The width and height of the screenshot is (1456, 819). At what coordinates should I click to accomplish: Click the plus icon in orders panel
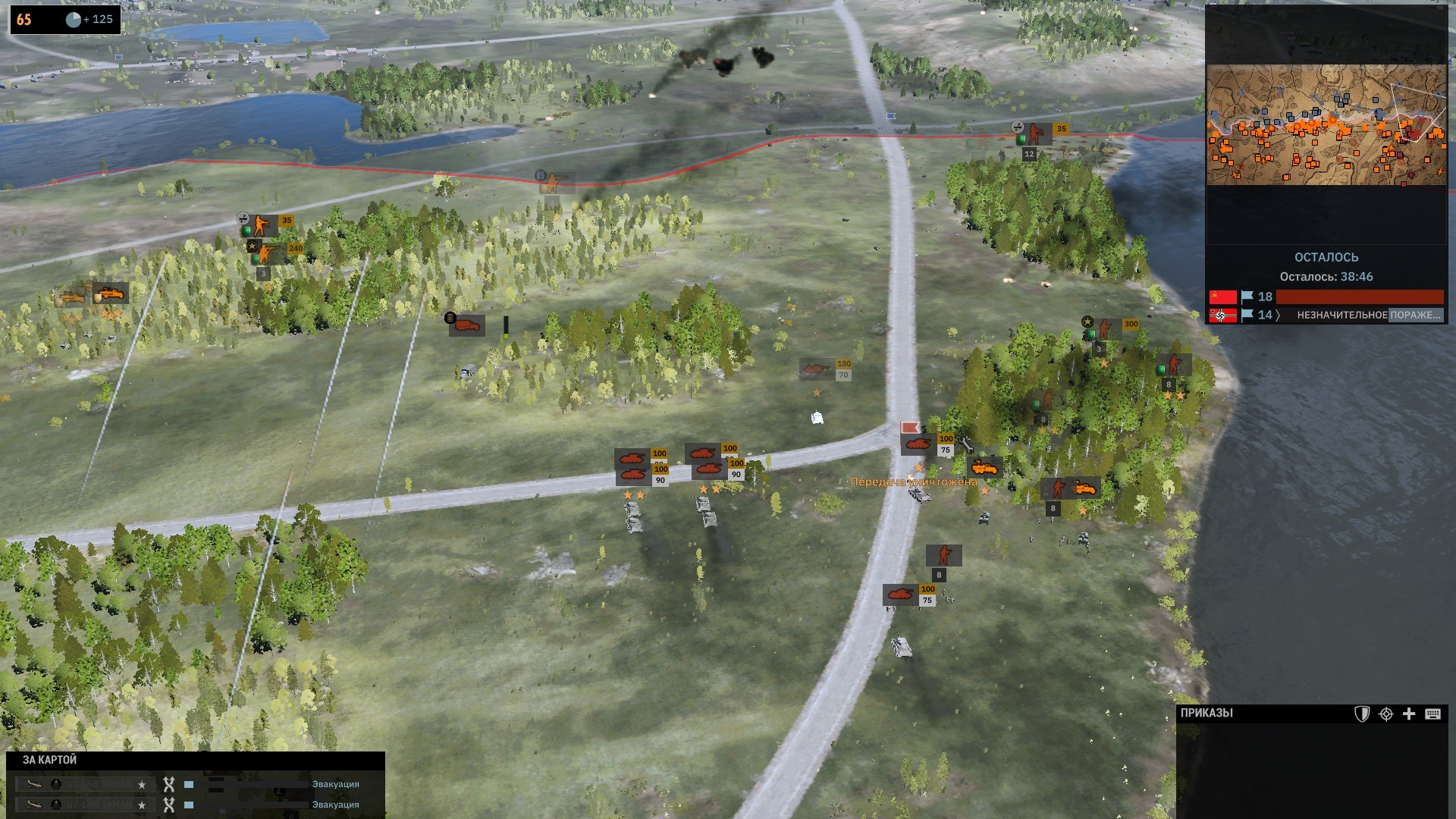1409,714
